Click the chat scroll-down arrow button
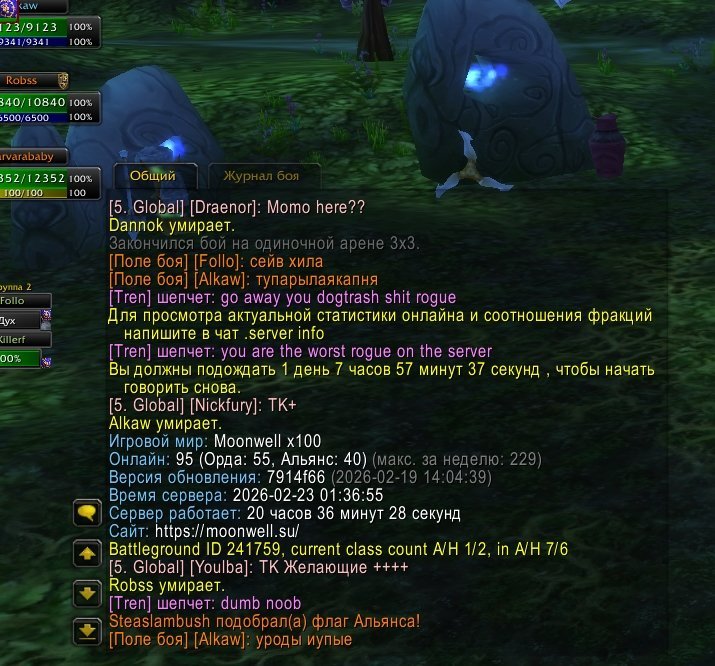The width and height of the screenshot is (715, 666). click(x=87, y=592)
